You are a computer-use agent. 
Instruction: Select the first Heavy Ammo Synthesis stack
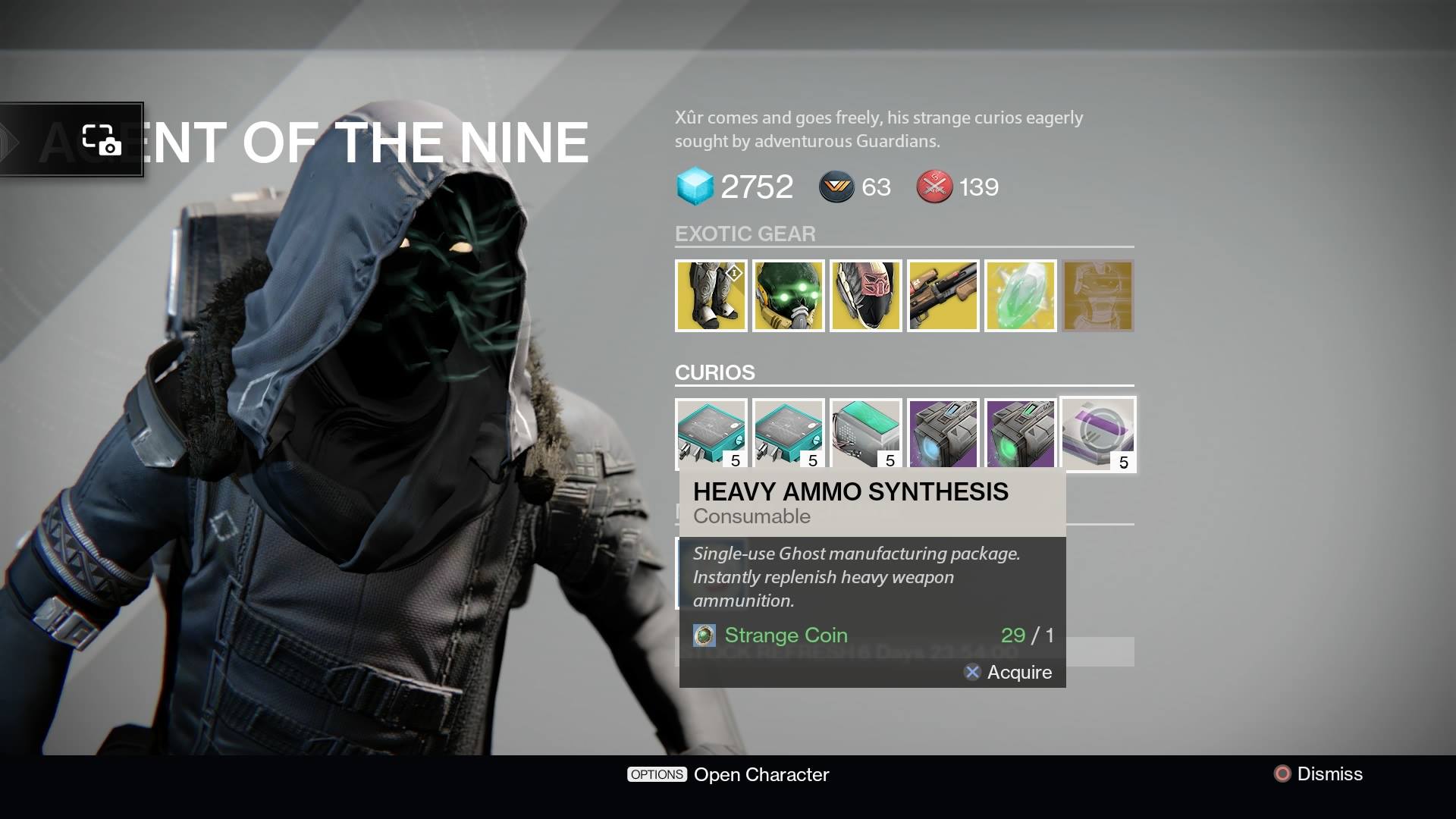pos(711,434)
